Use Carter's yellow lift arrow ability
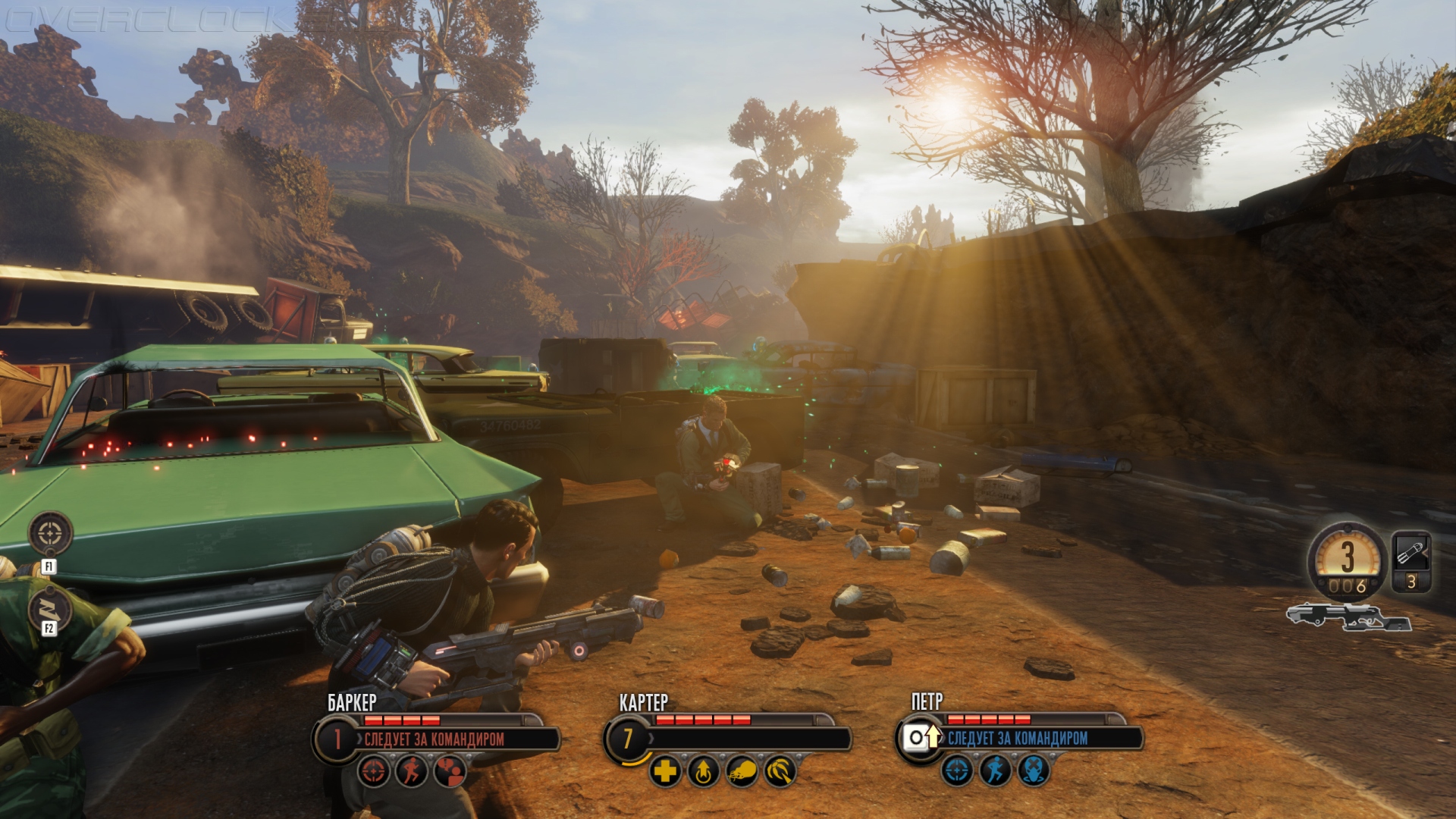 click(x=704, y=772)
